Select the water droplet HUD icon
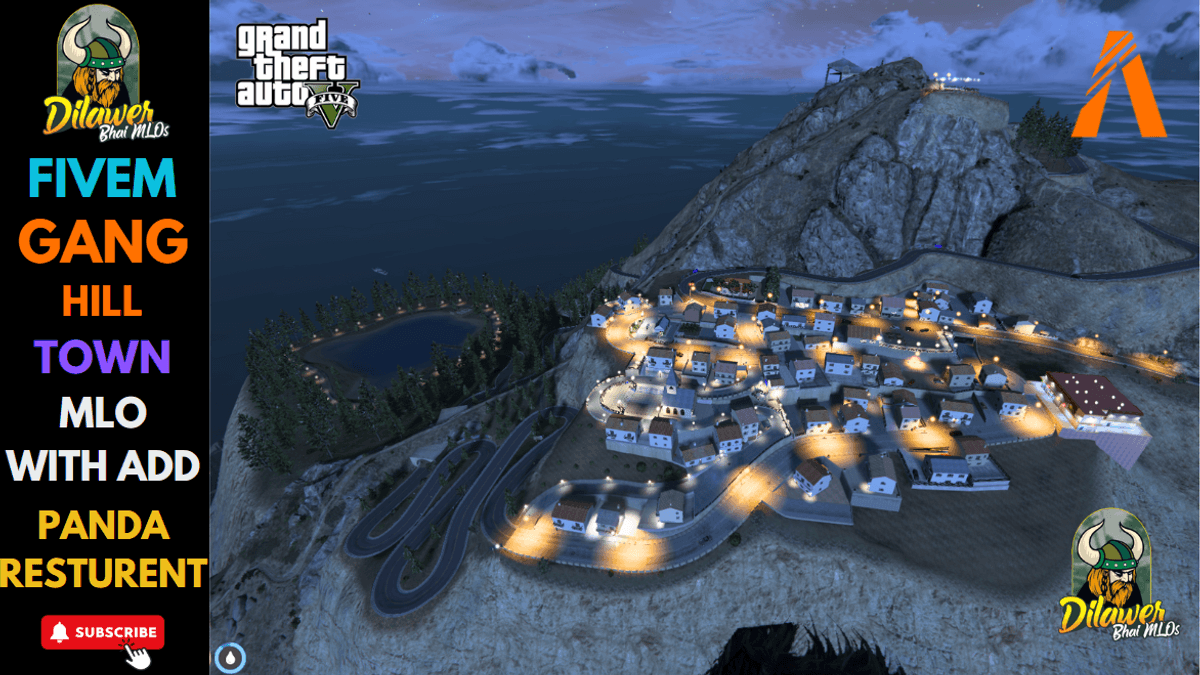The image size is (1200, 675). (x=230, y=658)
